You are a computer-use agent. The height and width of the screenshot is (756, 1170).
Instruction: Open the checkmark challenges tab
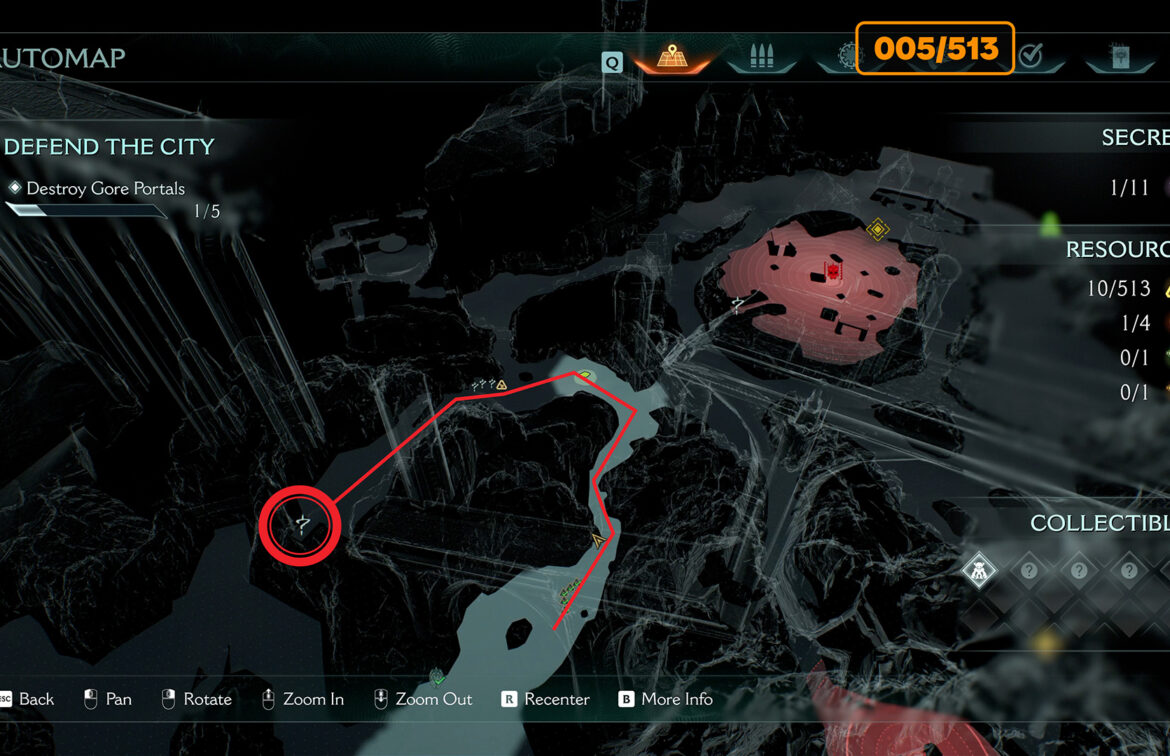(x=1030, y=56)
